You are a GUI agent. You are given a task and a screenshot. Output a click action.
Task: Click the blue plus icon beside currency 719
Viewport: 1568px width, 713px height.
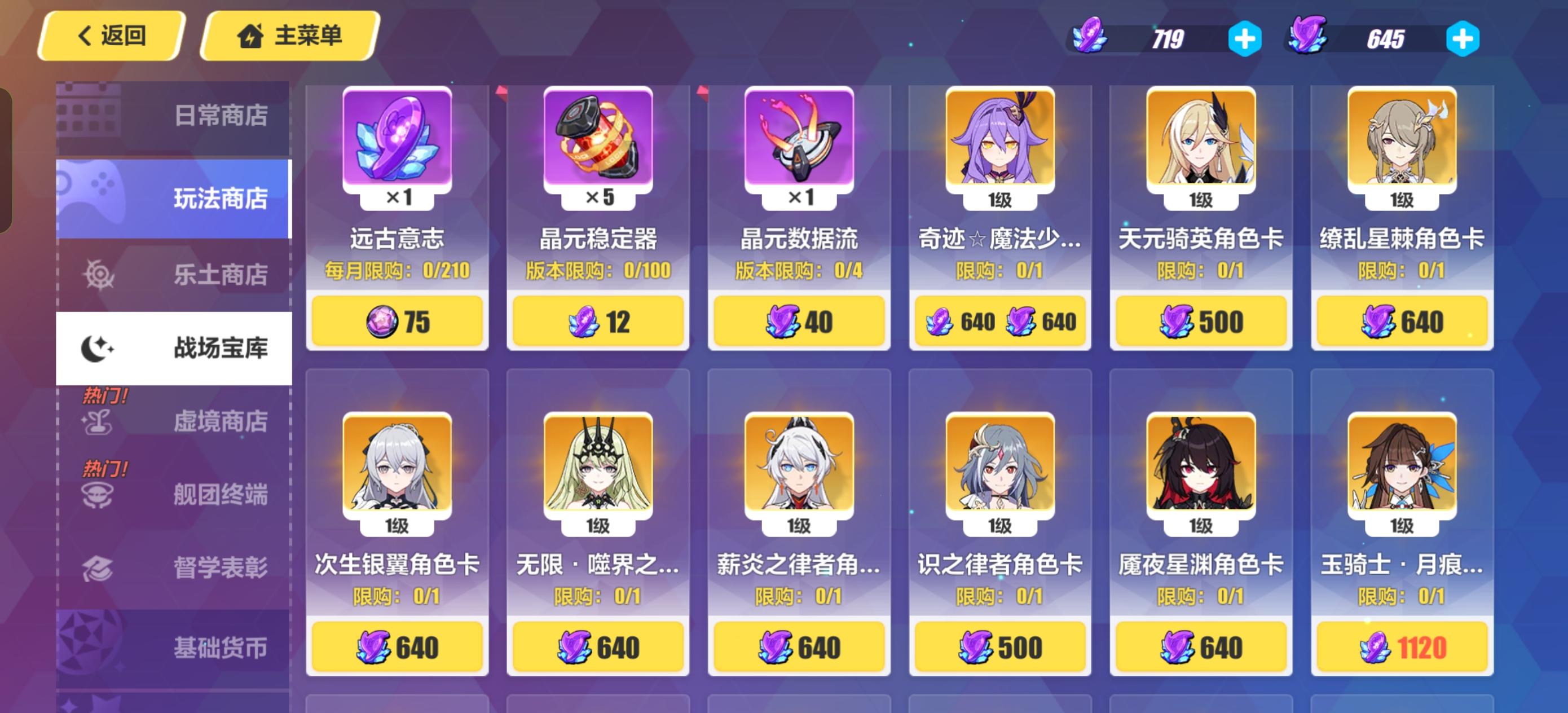(x=1245, y=38)
